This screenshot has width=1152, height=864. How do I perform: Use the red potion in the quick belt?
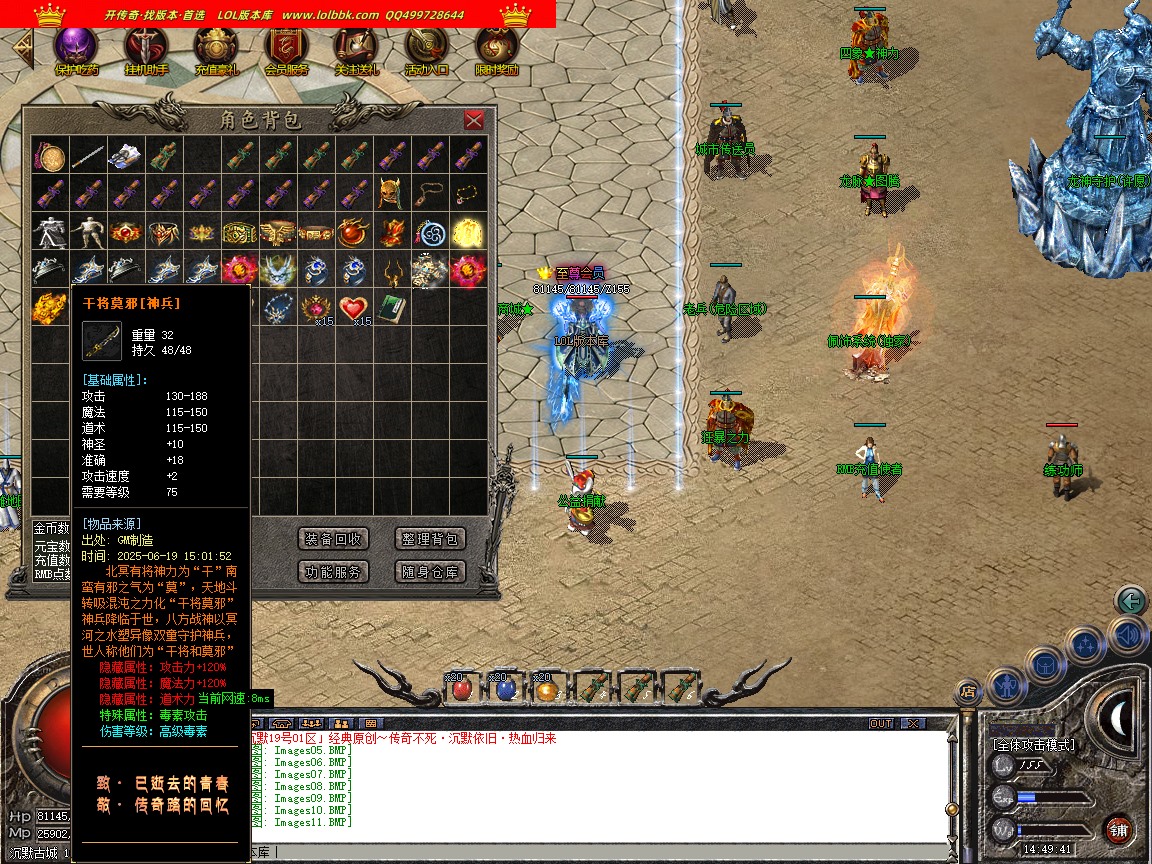coord(461,688)
